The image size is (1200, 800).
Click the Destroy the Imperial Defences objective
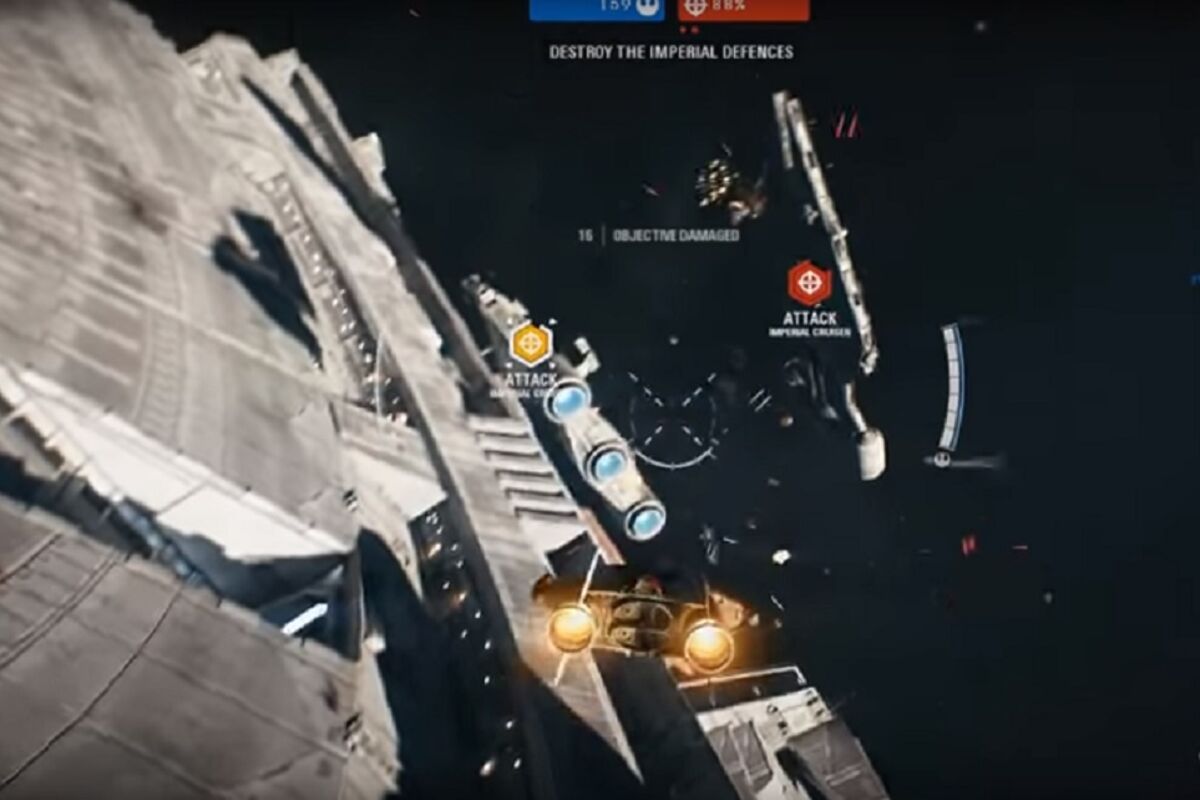click(x=671, y=52)
